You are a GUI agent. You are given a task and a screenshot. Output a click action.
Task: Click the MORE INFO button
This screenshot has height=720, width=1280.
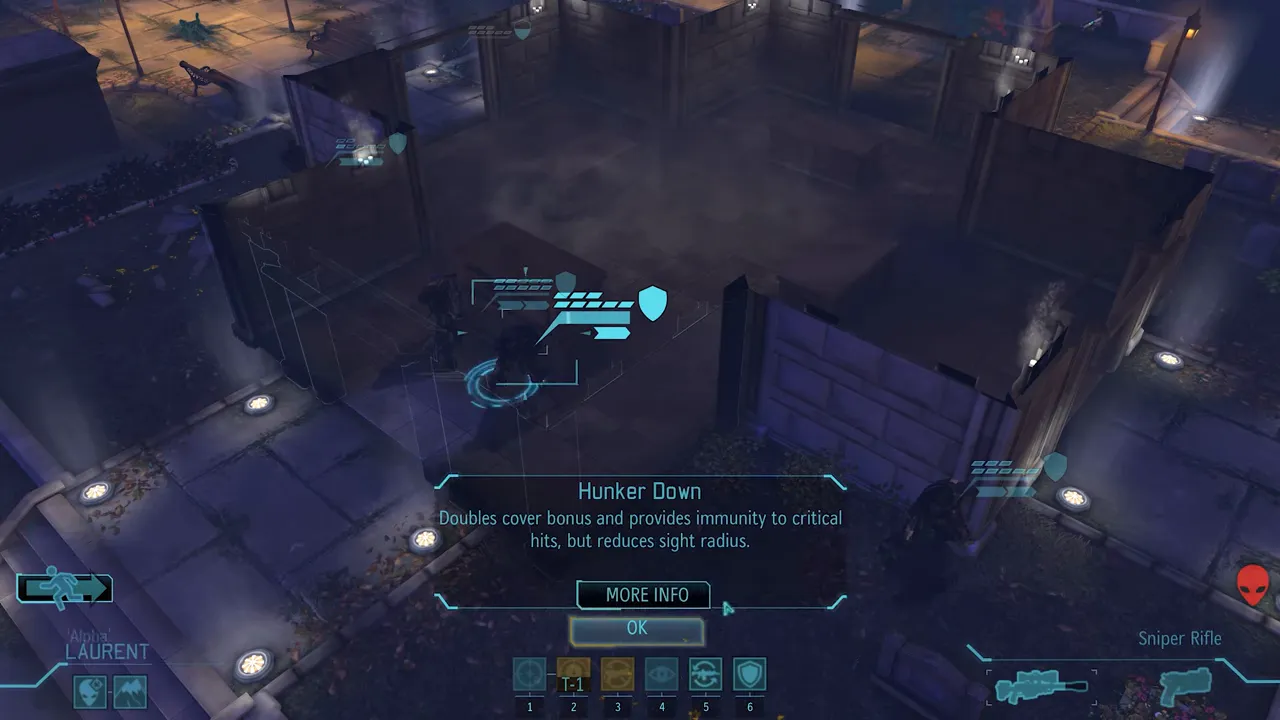[x=642, y=595]
